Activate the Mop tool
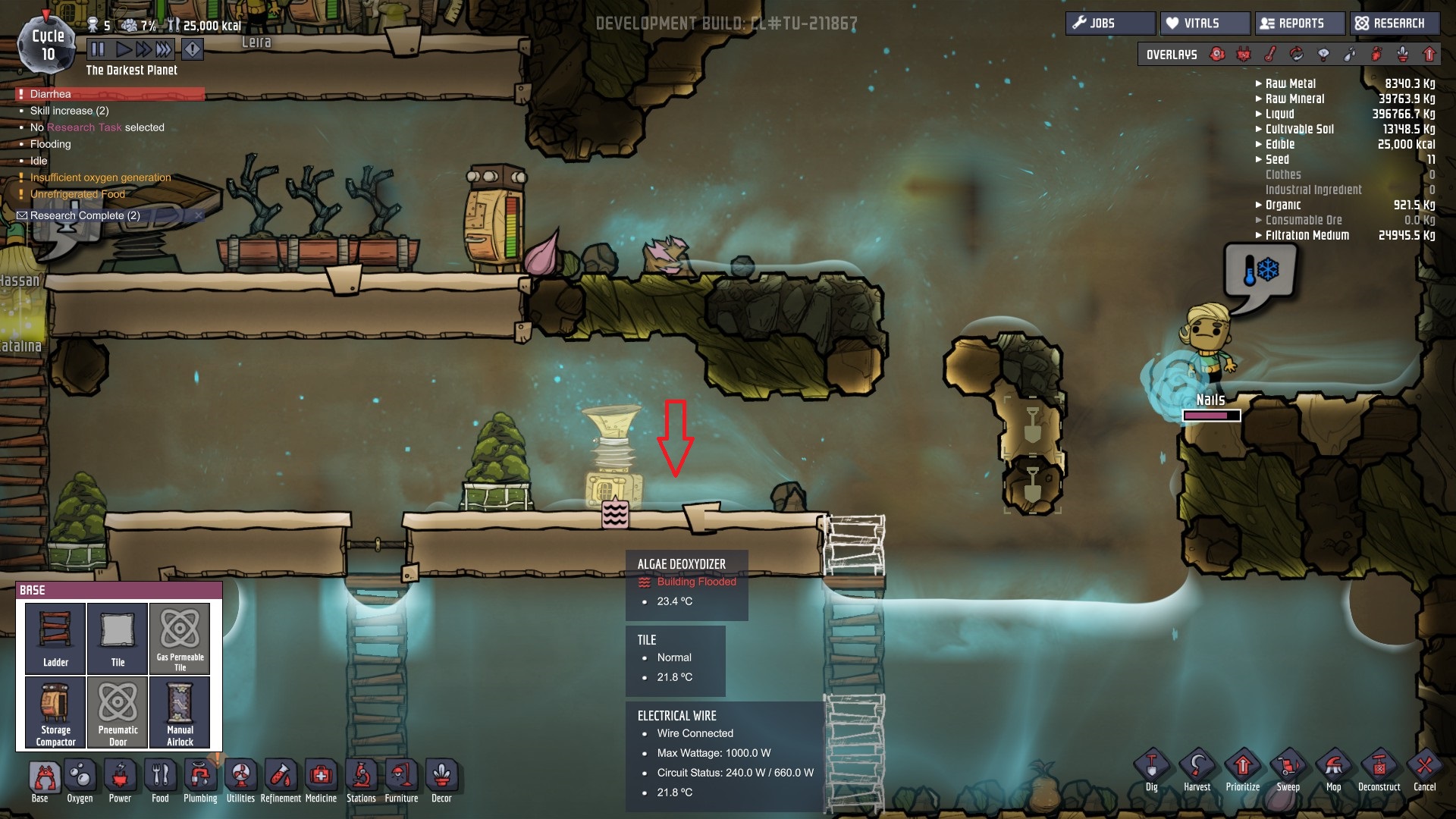 tap(1333, 770)
